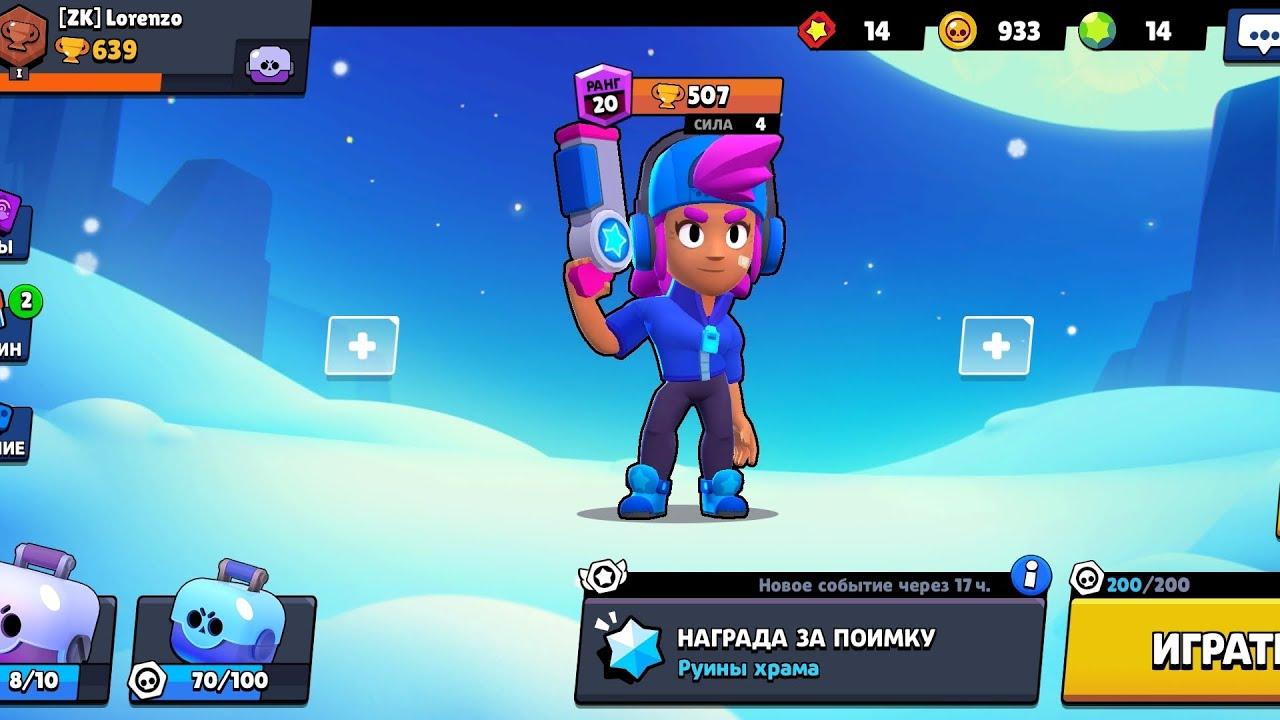Click the star points icon showing 14

coord(822,31)
